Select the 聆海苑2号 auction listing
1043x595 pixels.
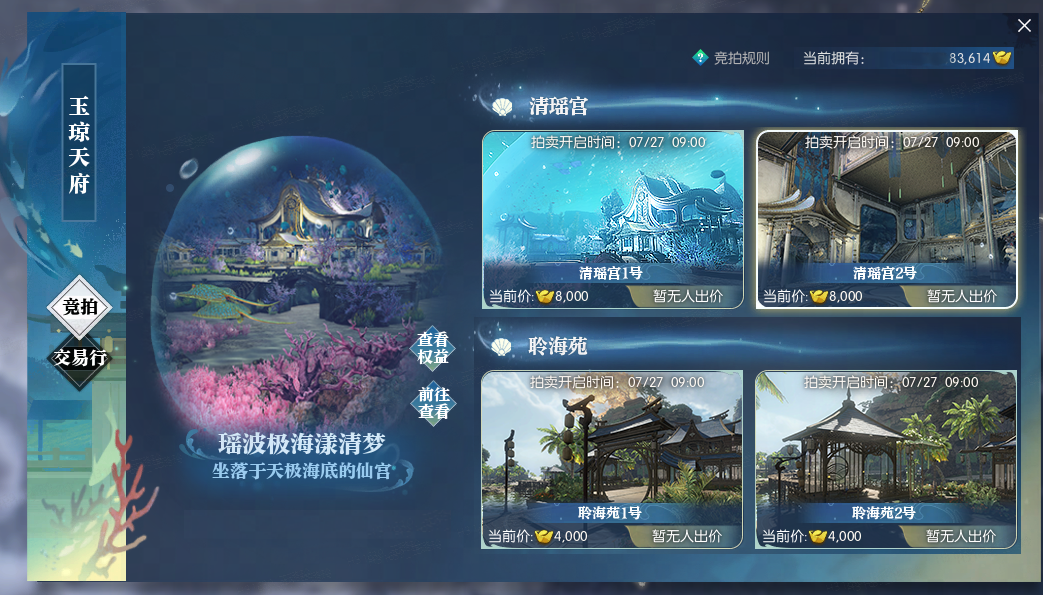[885, 459]
